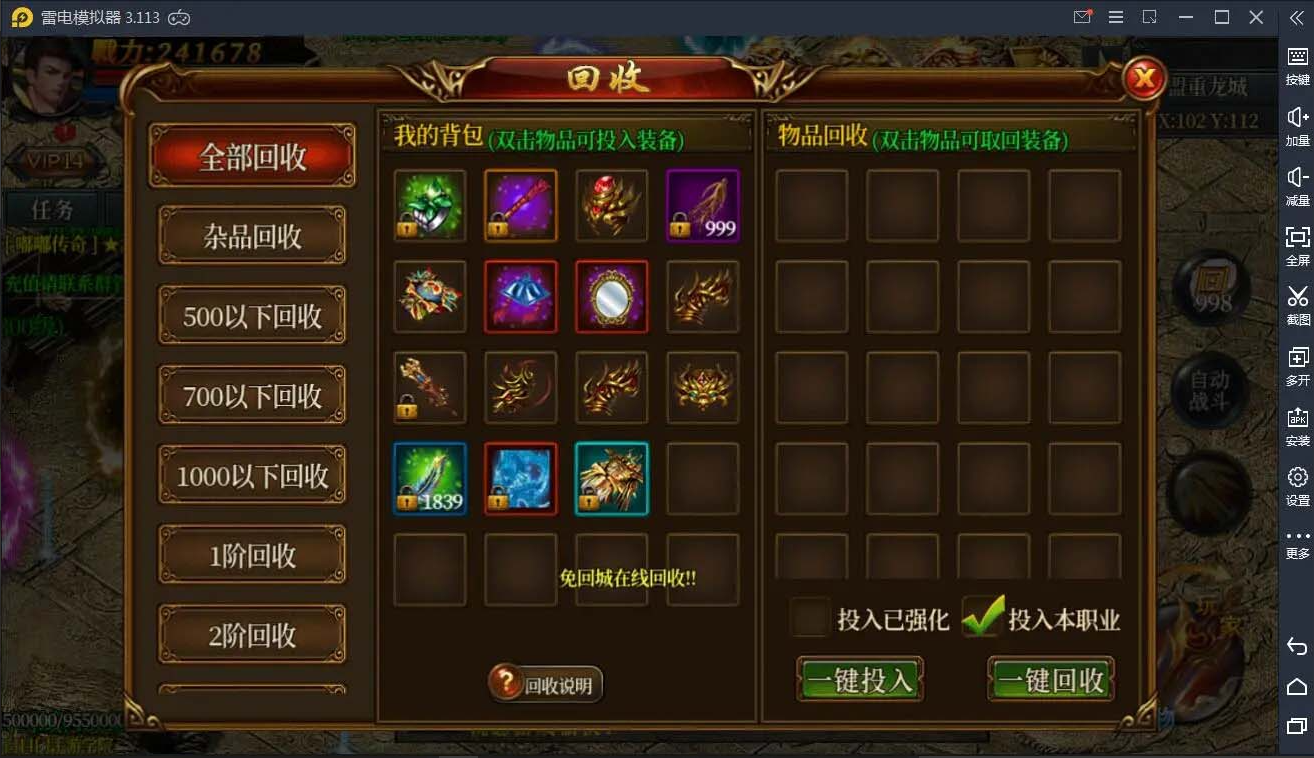Viewport: 1314px width, 758px height.
Task: Open the 回收说明 help
Action: click(546, 685)
